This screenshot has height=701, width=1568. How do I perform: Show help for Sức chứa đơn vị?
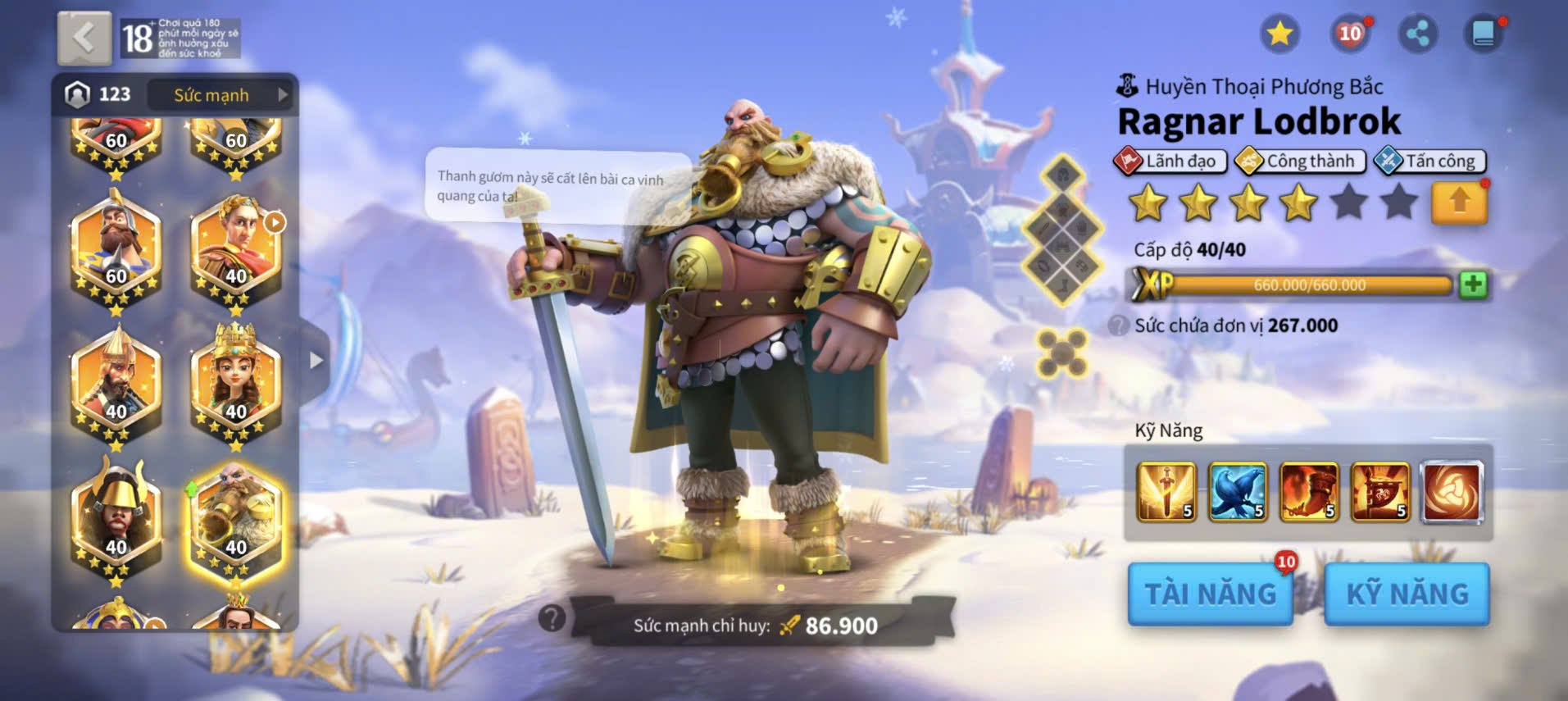pyautogui.click(x=1118, y=325)
